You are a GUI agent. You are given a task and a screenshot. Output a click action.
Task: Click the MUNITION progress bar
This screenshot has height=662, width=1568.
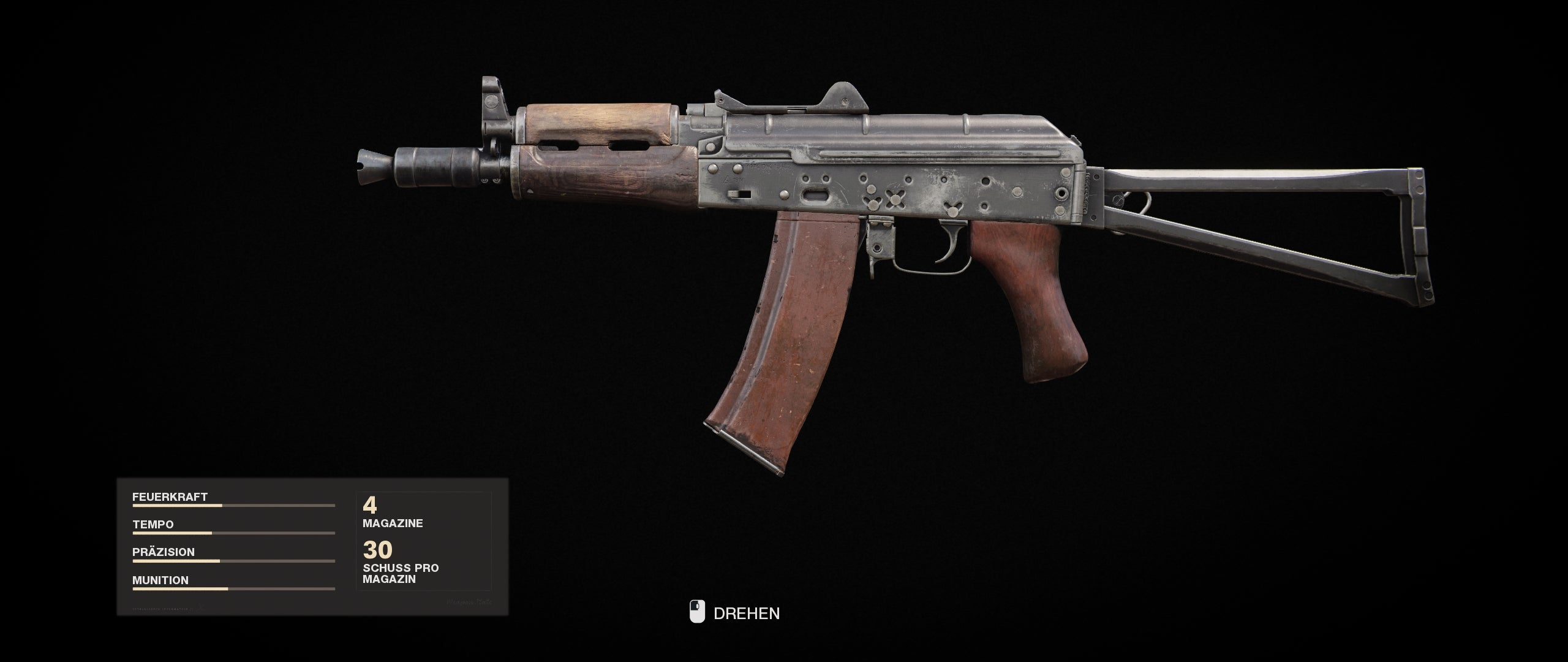click(233, 588)
